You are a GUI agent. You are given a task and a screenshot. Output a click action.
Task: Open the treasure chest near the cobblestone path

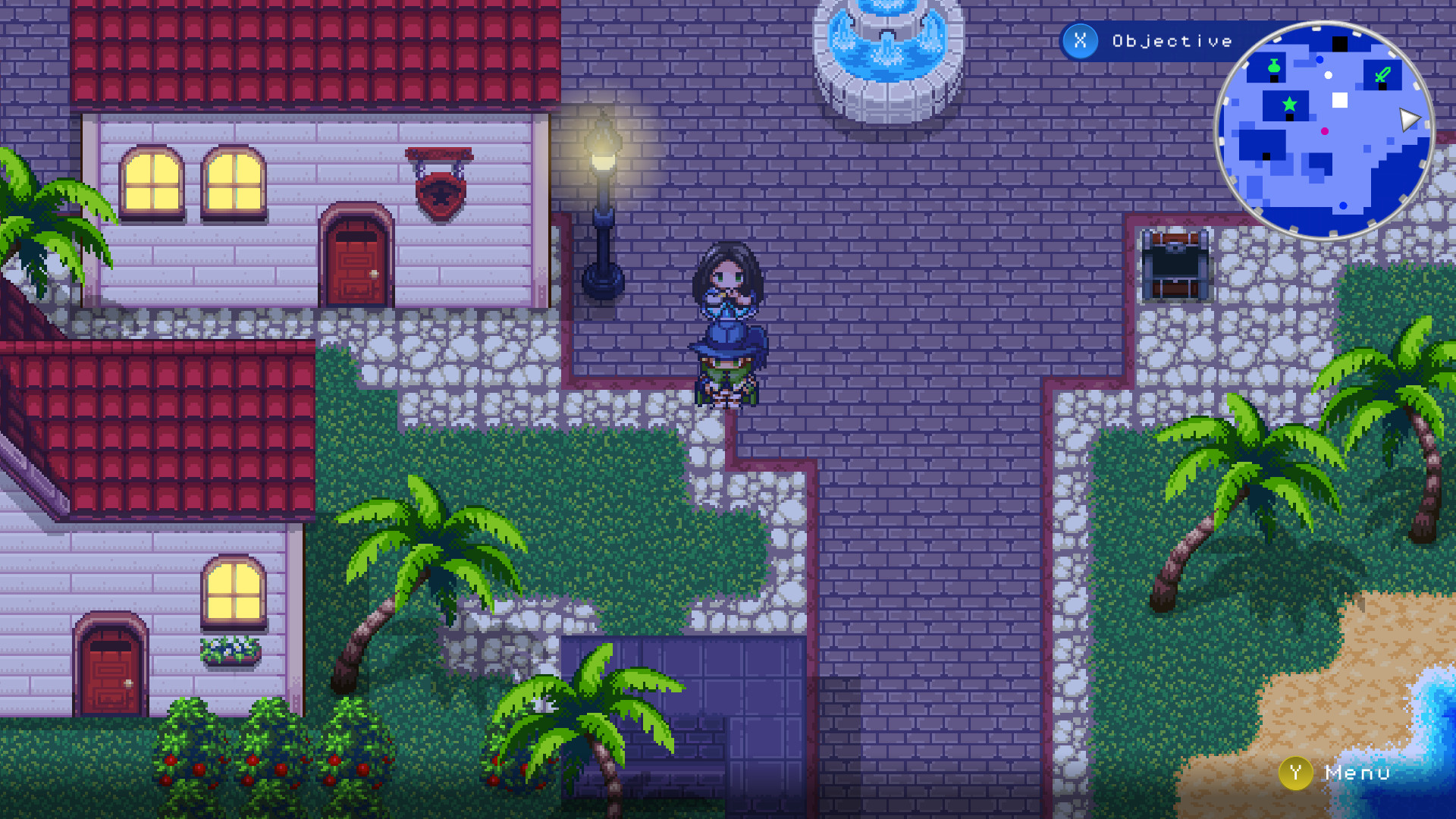click(x=1177, y=265)
